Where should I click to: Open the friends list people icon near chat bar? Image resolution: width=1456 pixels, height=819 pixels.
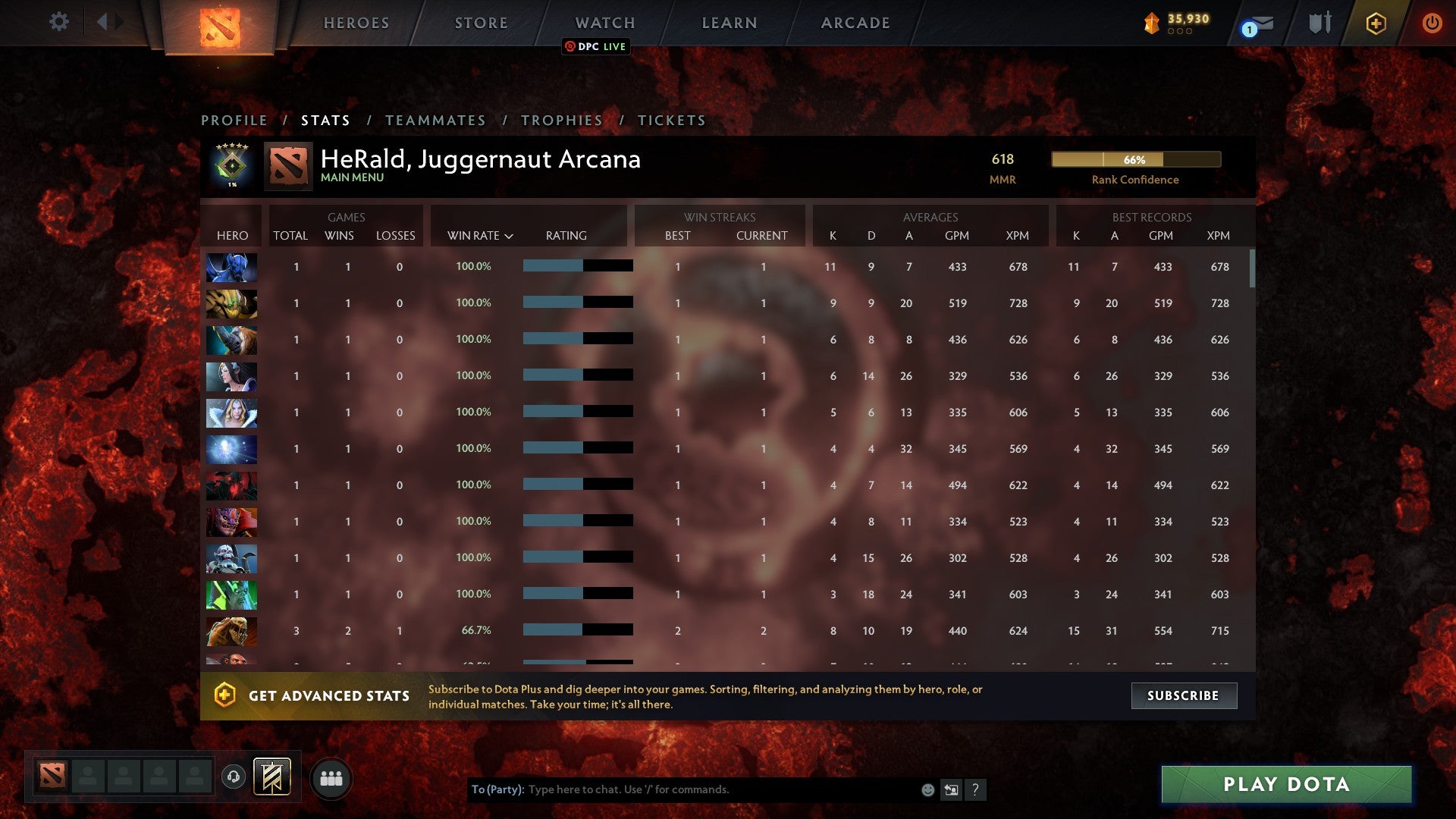(x=331, y=777)
